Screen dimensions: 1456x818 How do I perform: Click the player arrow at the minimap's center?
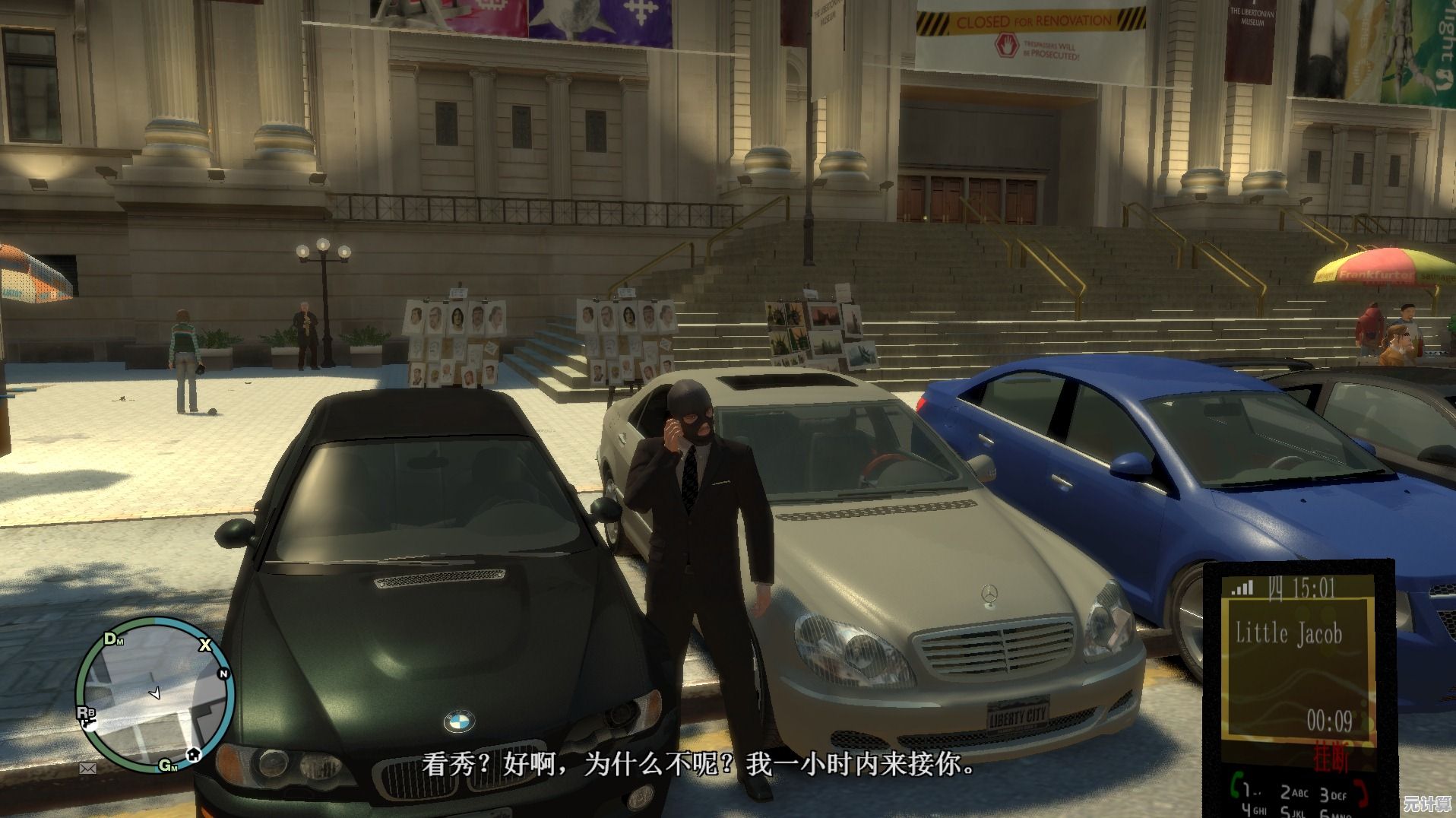(155, 693)
